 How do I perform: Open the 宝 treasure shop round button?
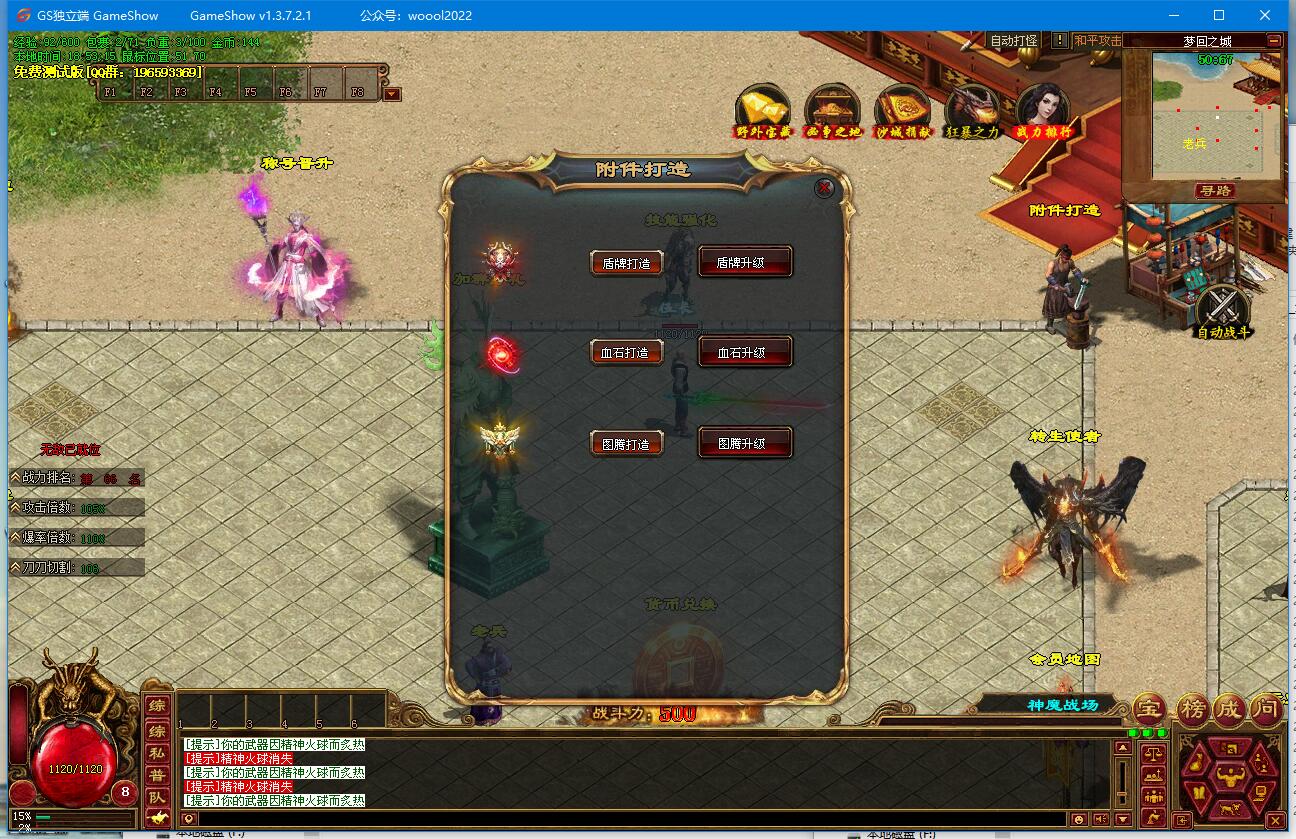click(x=1150, y=709)
